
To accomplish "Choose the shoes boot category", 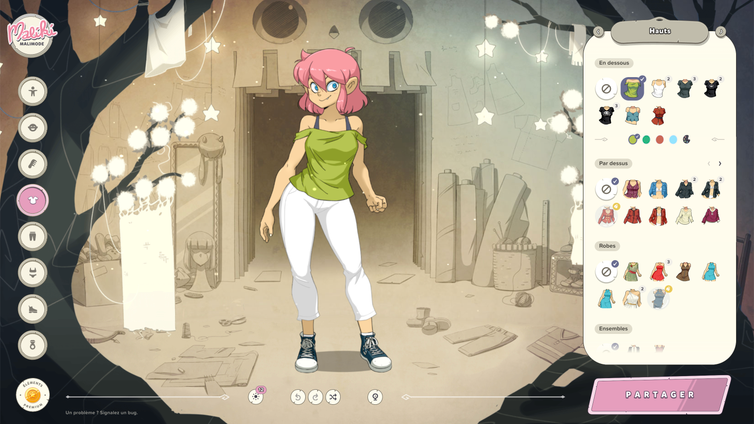I will 33,309.
